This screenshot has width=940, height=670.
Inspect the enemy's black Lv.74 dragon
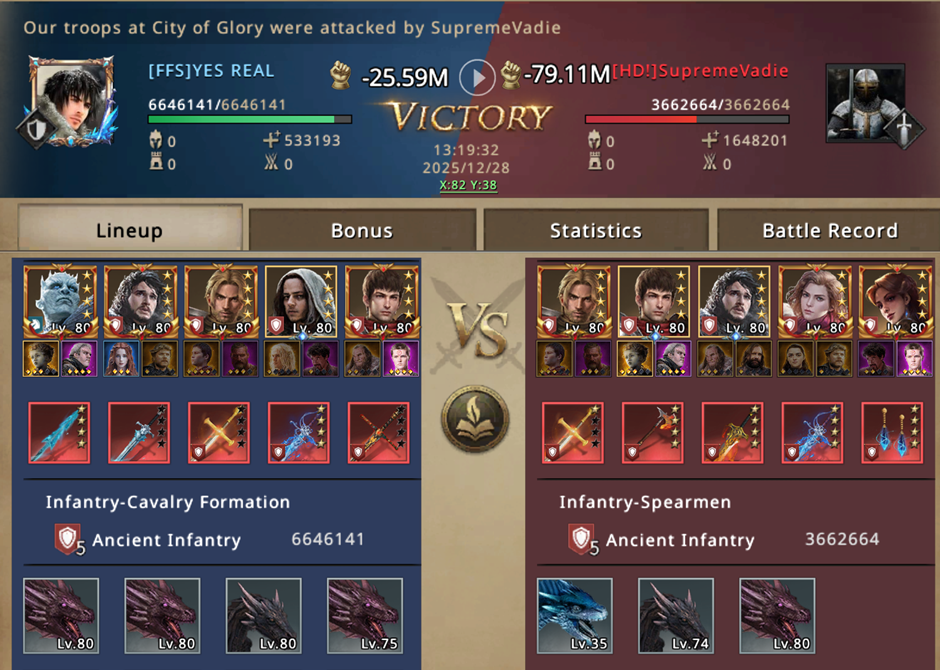tap(676, 615)
